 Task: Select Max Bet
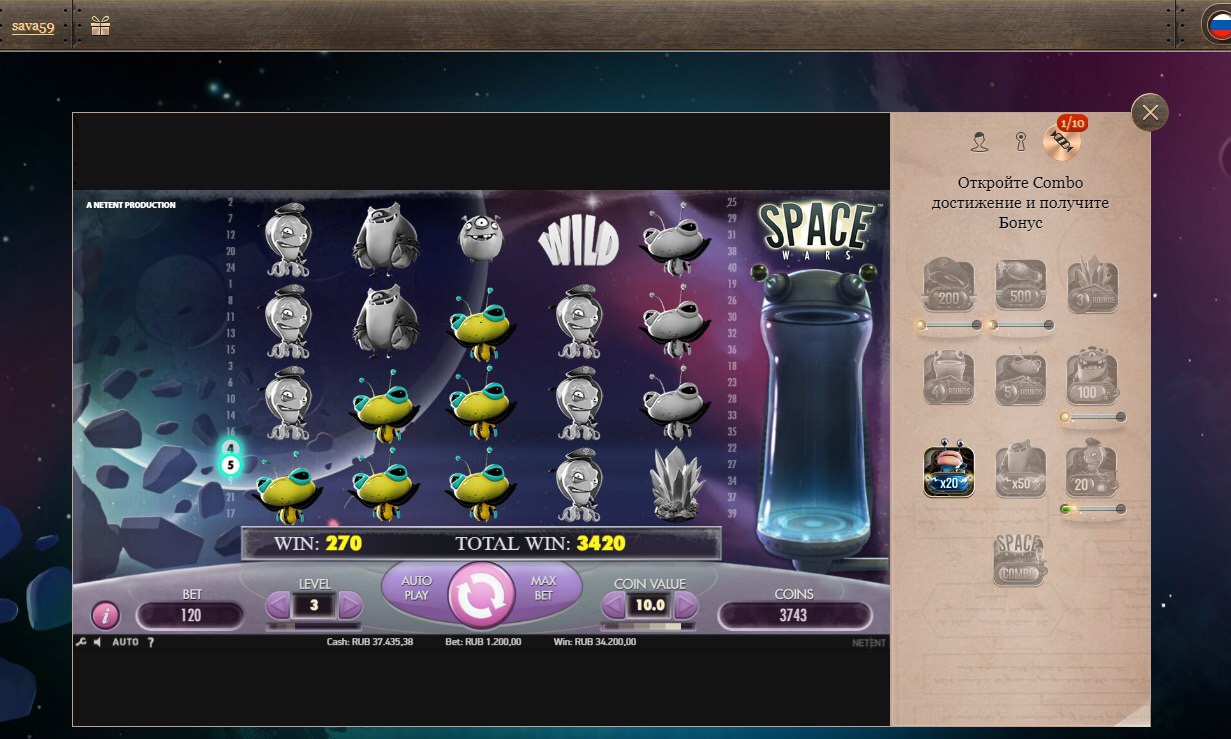click(543, 588)
